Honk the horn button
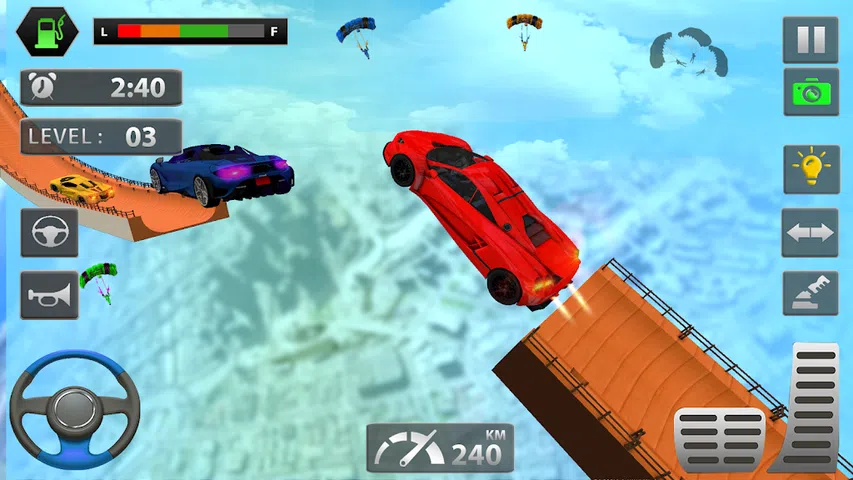The height and width of the screenshot is (480, 853). [49, 295]
